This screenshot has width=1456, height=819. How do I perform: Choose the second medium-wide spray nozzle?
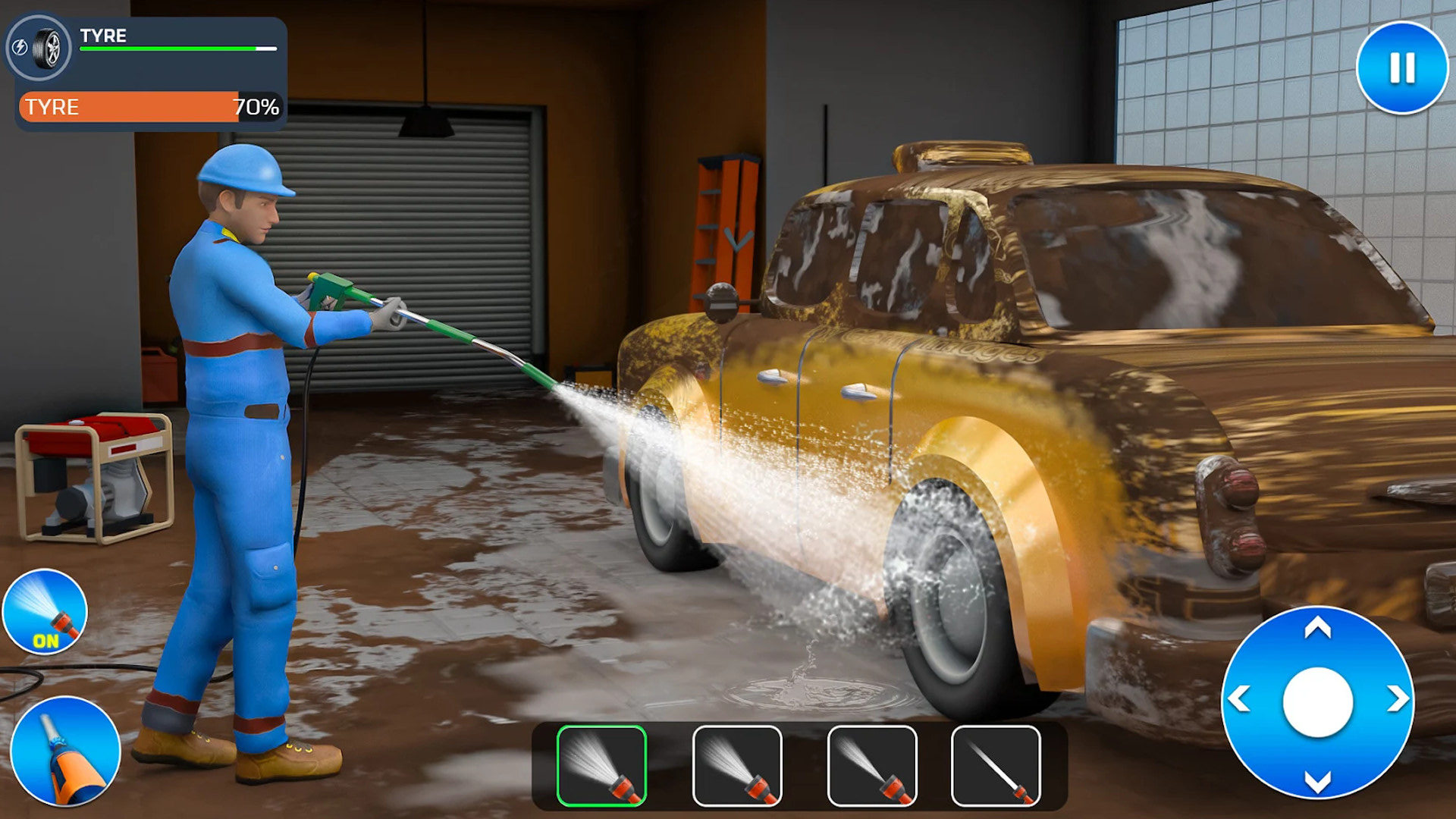point(737,766)
